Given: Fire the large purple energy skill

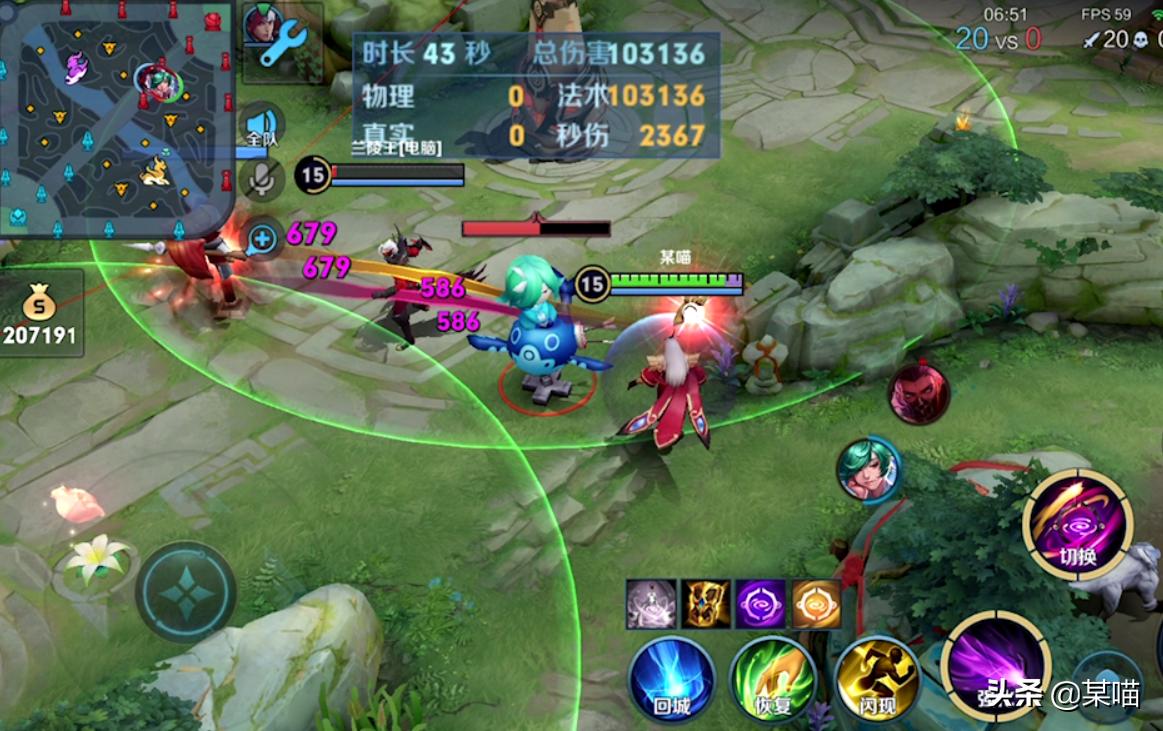Looking at the screenshot, I should [994, 664].
